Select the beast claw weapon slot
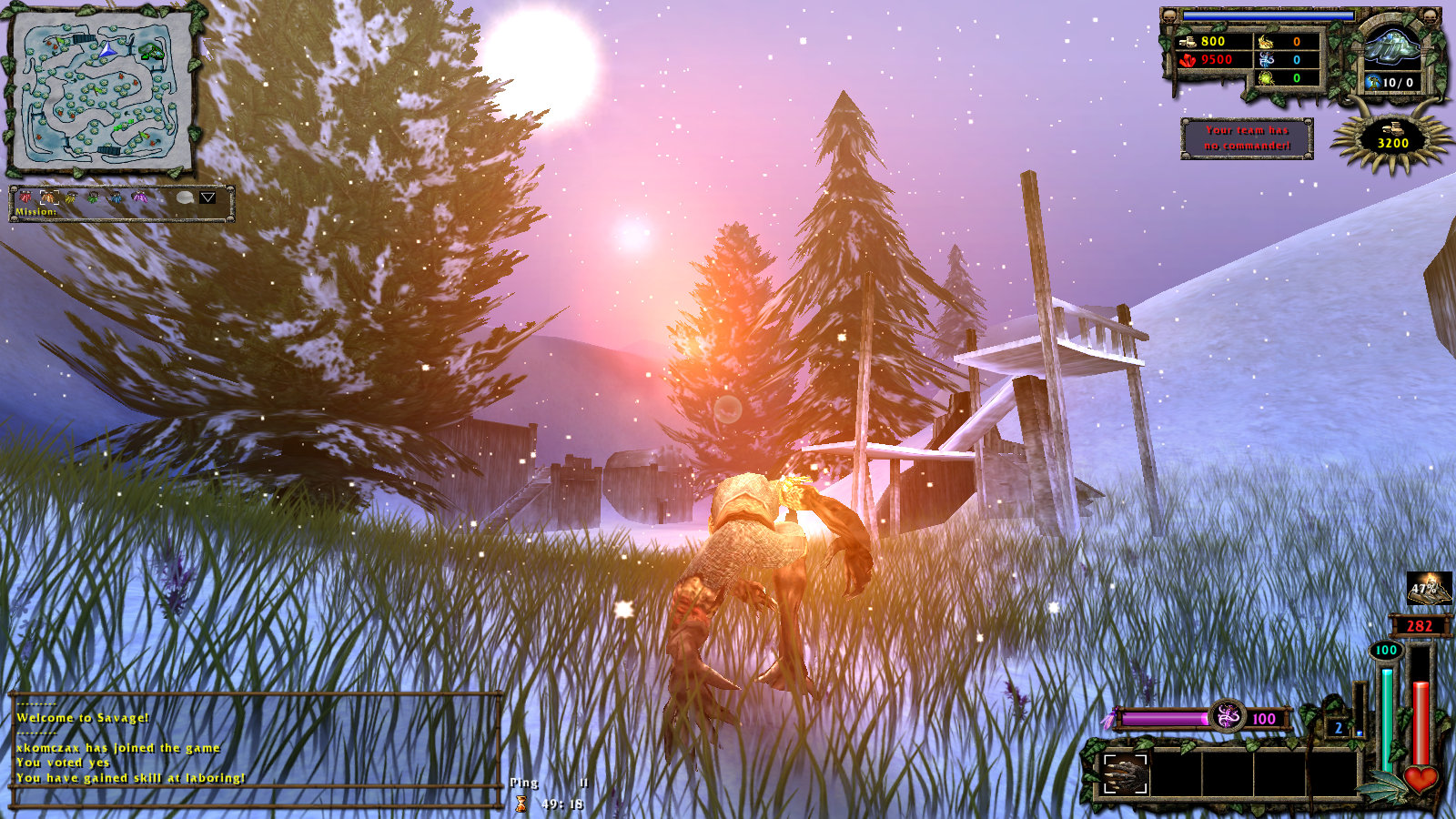The image size is (1456, 819). coord(1125,774)
